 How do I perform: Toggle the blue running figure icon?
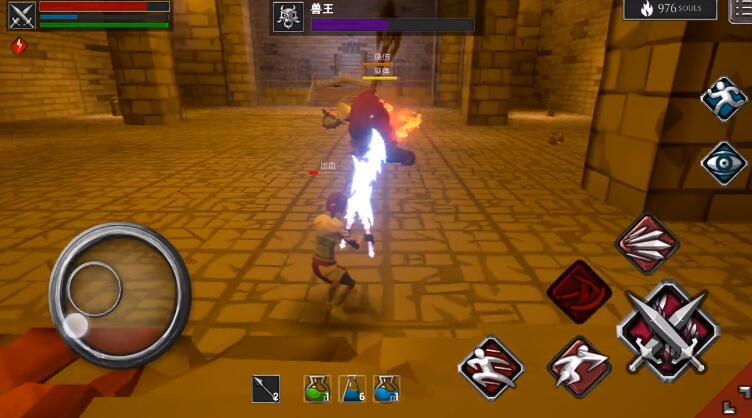click(x=724, y=99)
